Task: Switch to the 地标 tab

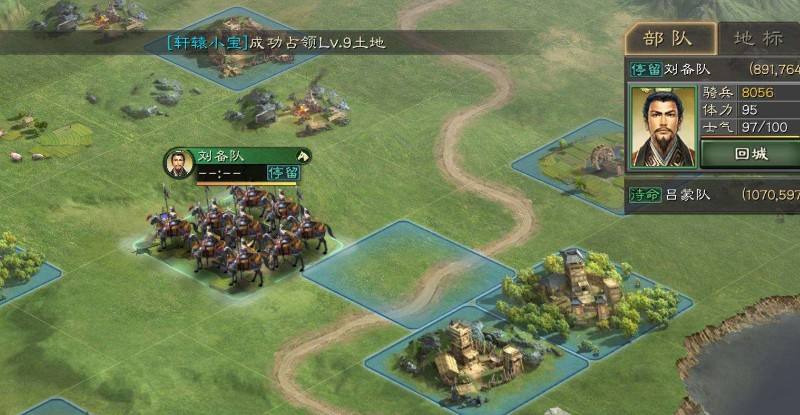Action: 760,39
